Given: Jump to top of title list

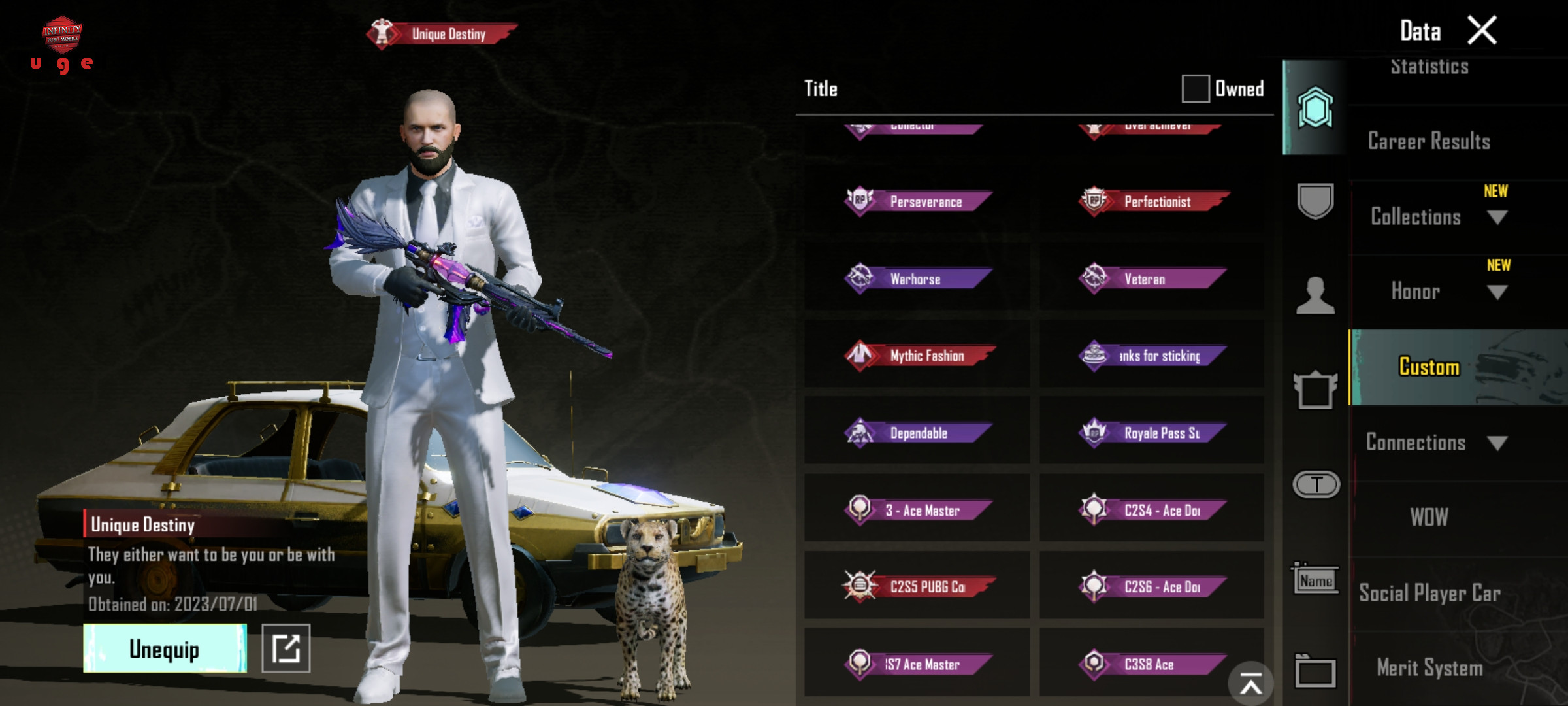Looking at the screenshot, I should pyautogui.click(x=1250, y=684).
